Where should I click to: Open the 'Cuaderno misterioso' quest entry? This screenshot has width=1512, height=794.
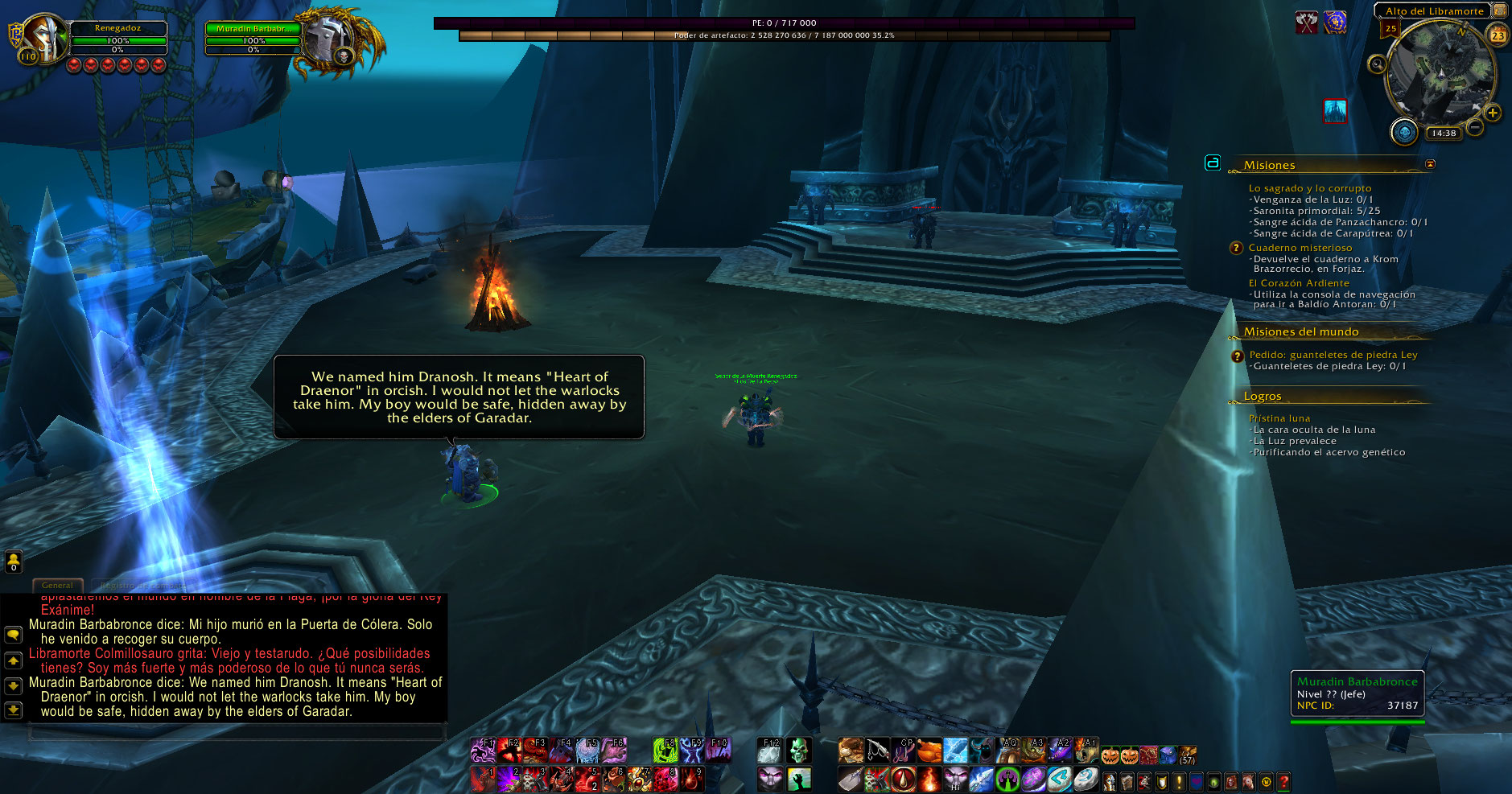coord(1300,248)
